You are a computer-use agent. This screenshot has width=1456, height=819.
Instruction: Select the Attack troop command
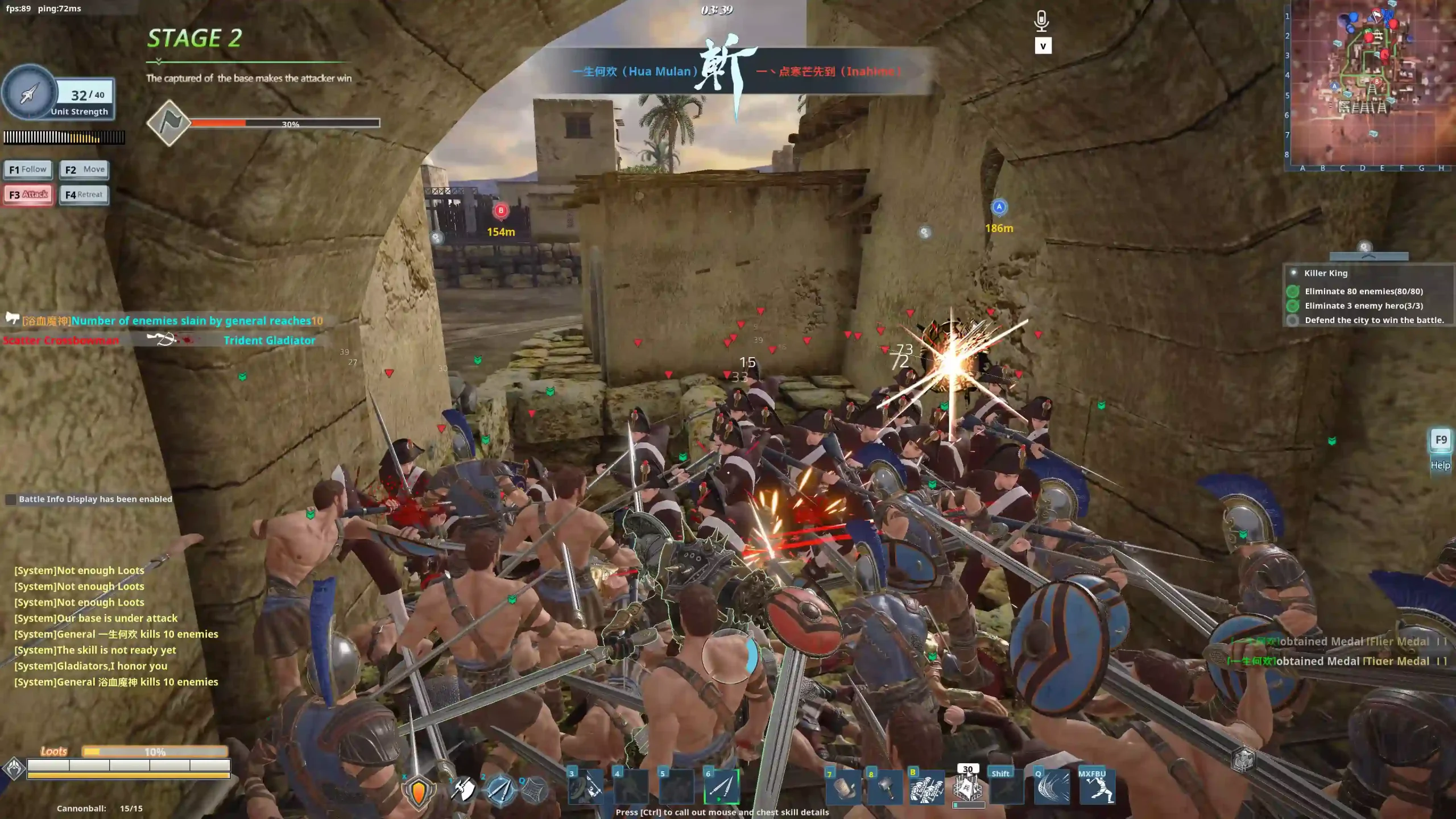[x=28, y=195]
